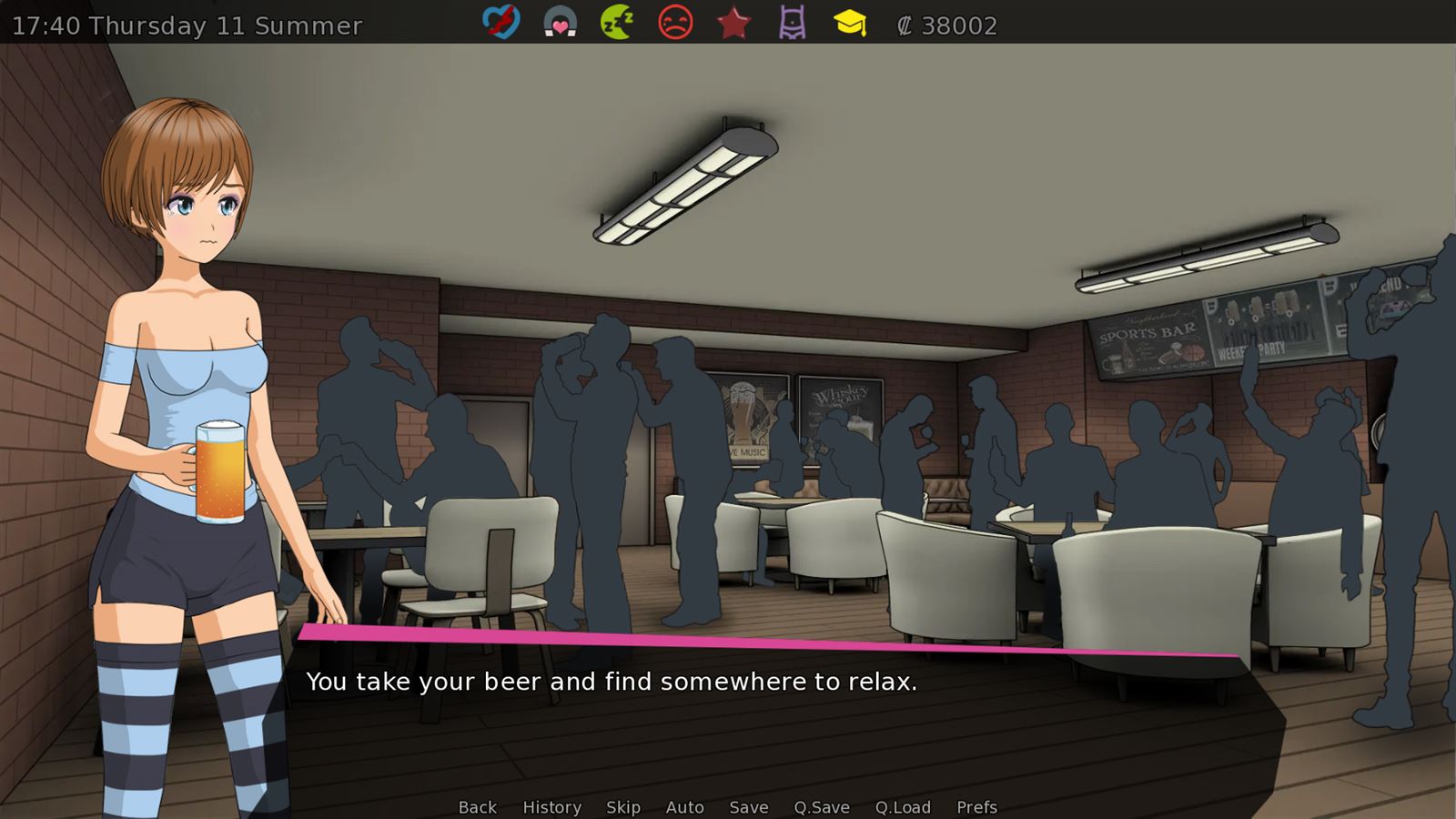This screenshot has height=819, width=1456.
Task: Activate Skip in the quick menu
Action: tap(623, 807)
